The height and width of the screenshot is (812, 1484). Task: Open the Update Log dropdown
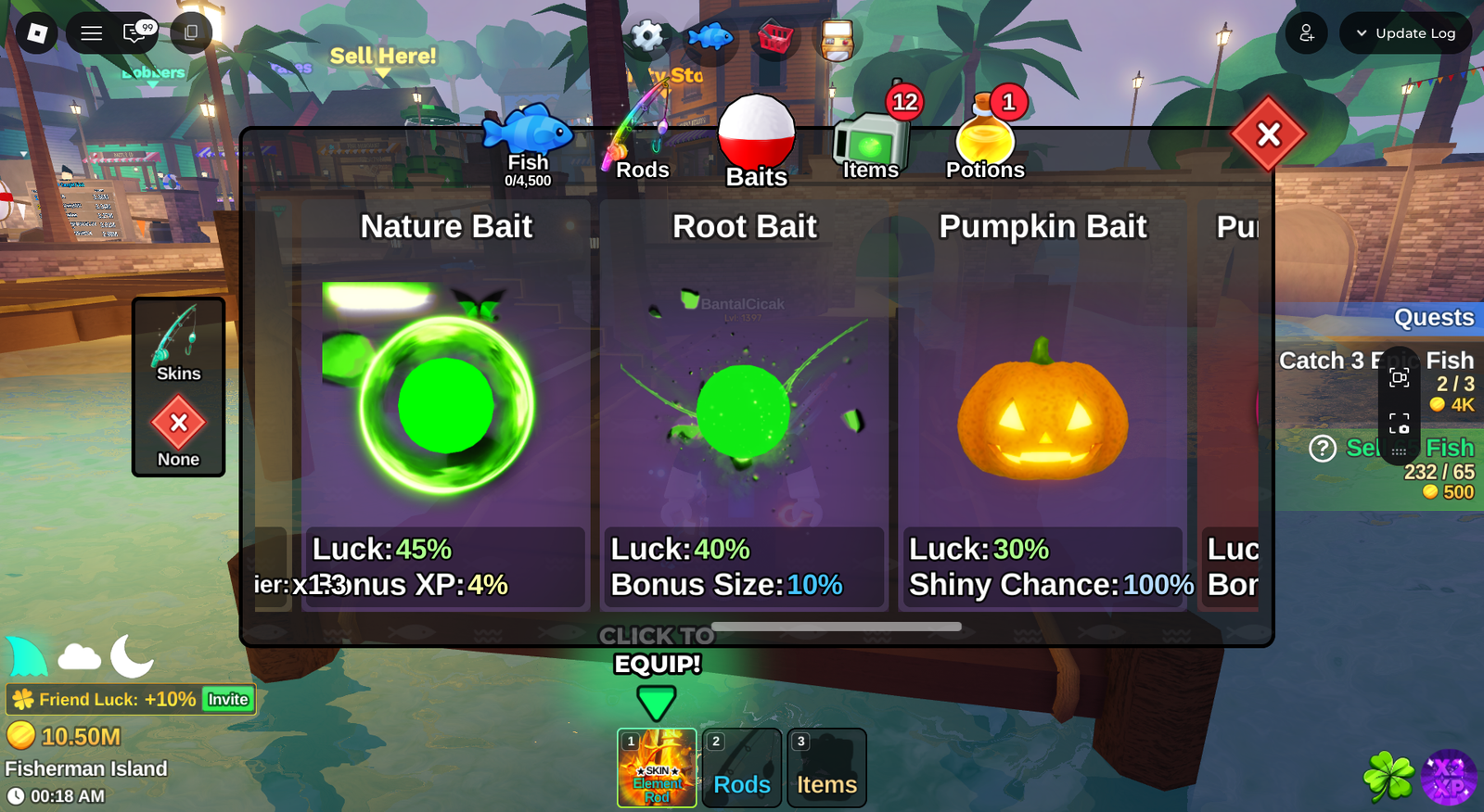click(x=1405, y=33)
